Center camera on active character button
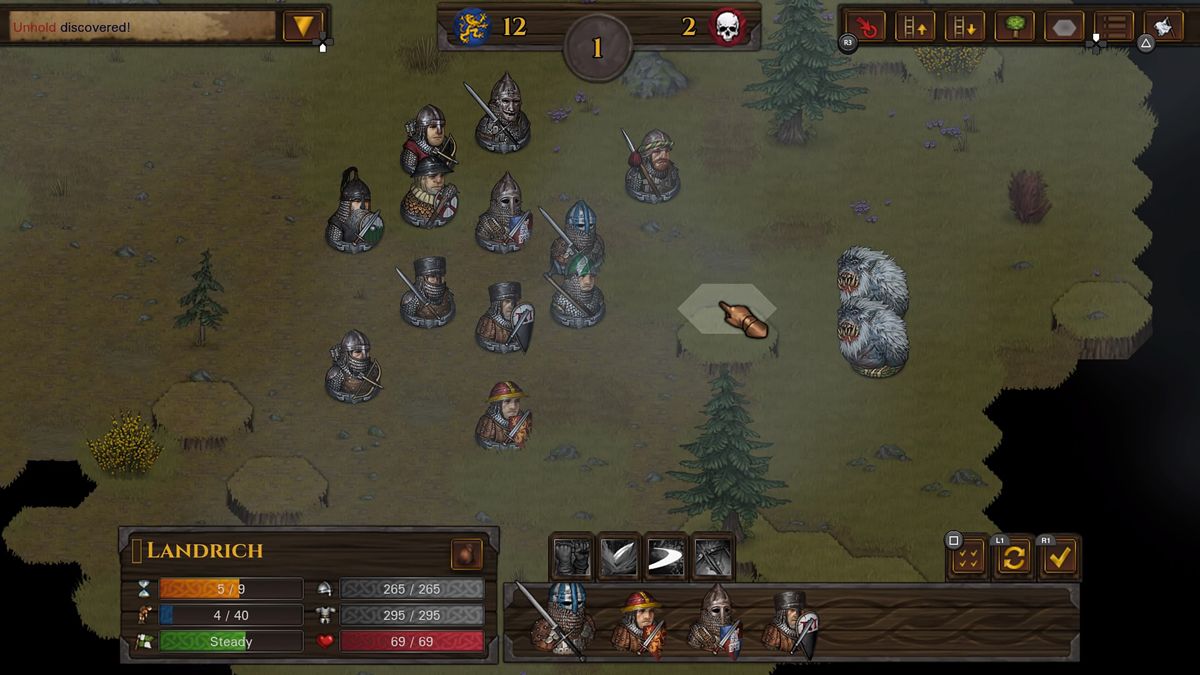The width and height of the screenshot is (1200, 675). click(865, 26)
